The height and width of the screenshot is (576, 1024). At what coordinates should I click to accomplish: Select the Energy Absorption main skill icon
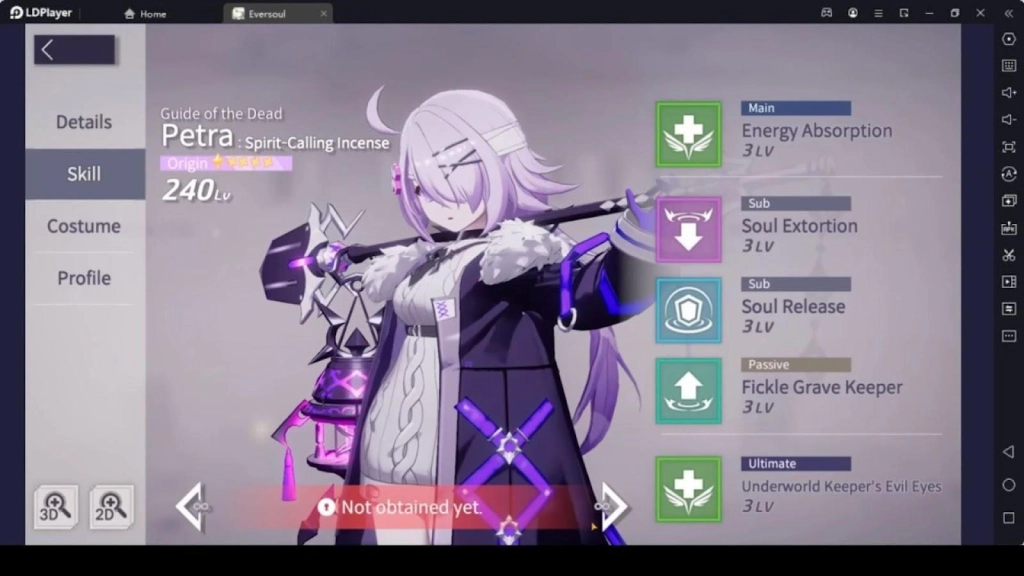[x=688, y=134]
